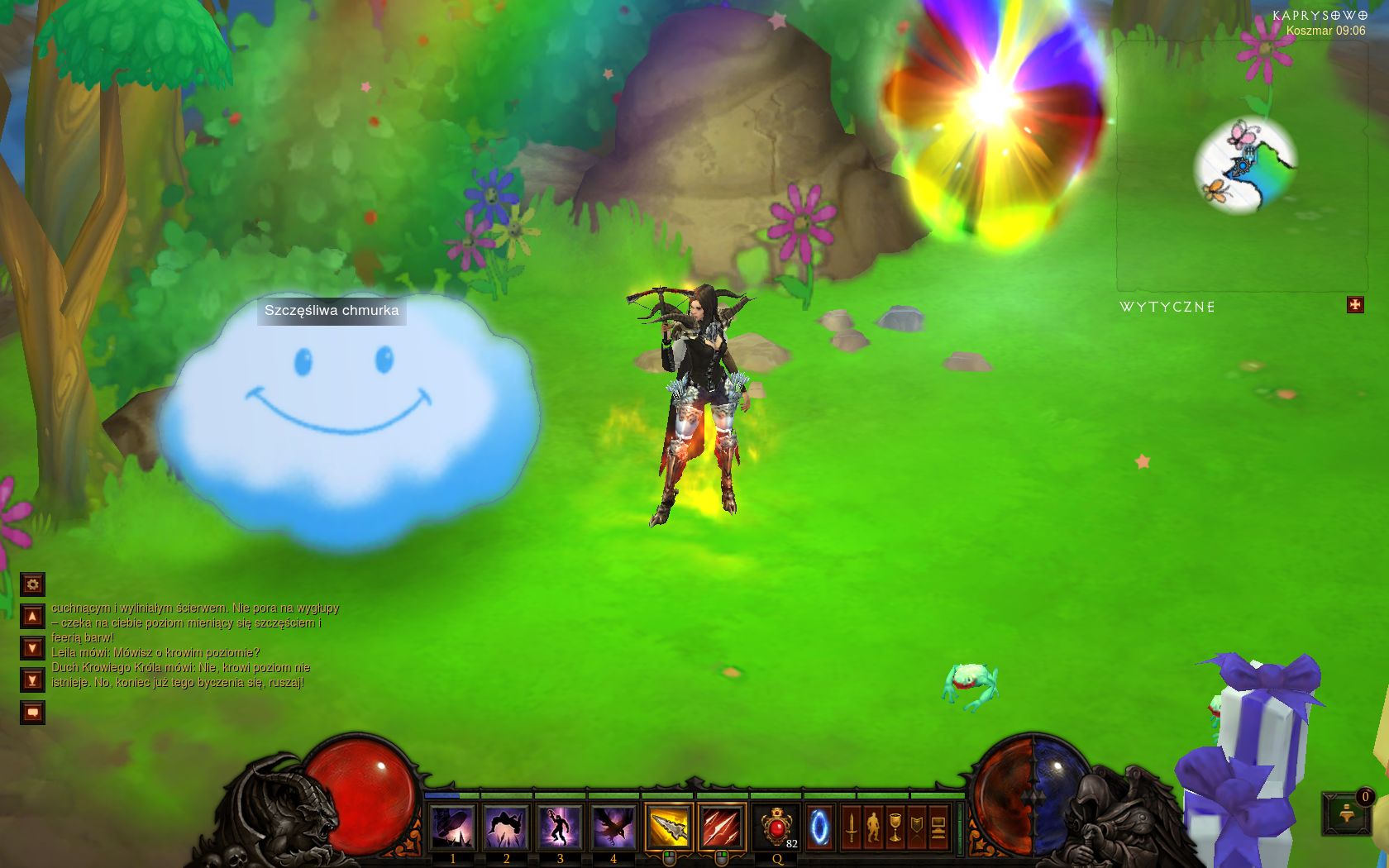Select the golden arrow primary attack skill

[668, 827]
